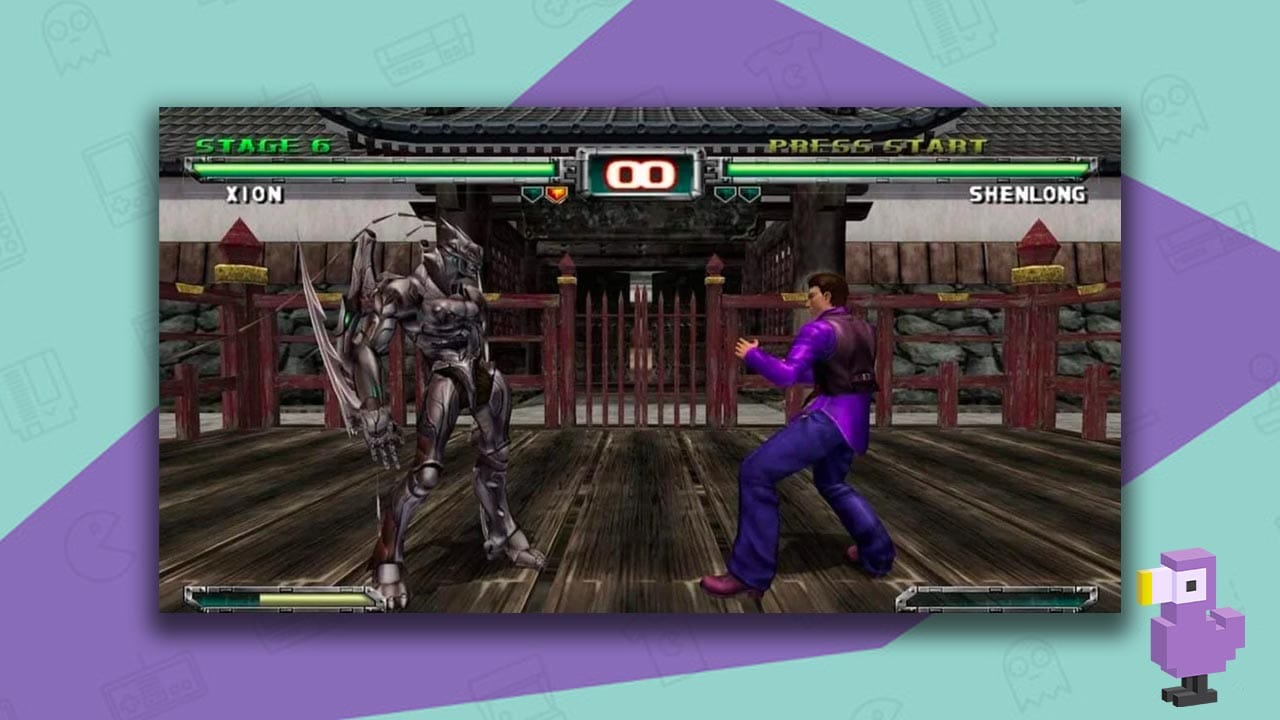
Task: Click the orange round-win emblem beside Xion's health bar
Action: point(555,192)
